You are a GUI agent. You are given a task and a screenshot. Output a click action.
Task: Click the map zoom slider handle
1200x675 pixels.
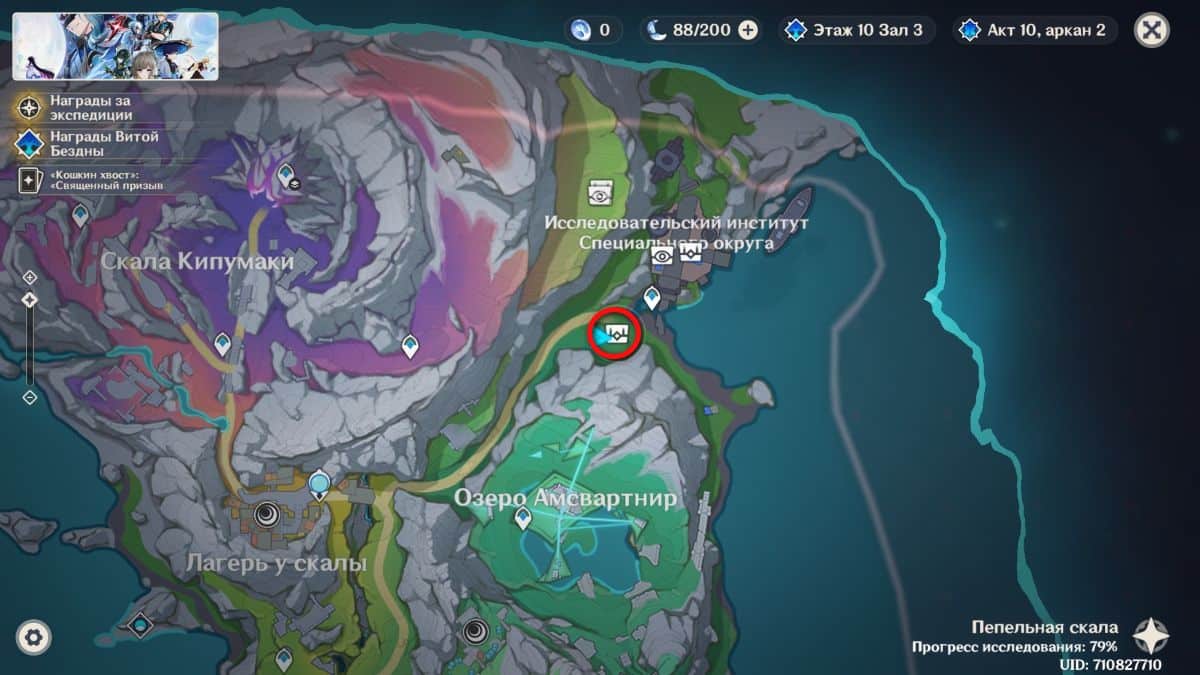(x=29, y=300)
